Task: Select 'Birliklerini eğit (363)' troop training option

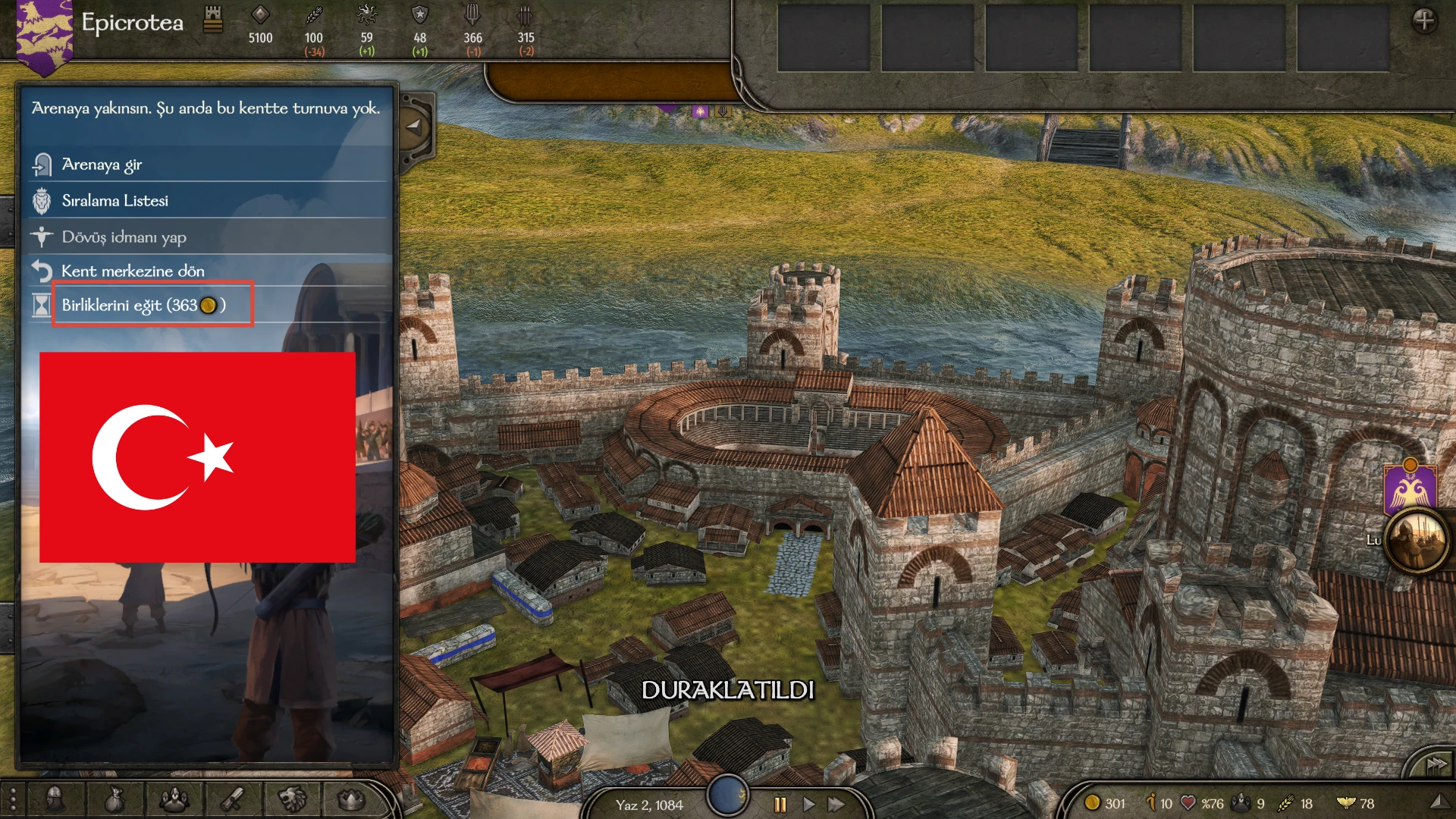Action: click(143, 305)
